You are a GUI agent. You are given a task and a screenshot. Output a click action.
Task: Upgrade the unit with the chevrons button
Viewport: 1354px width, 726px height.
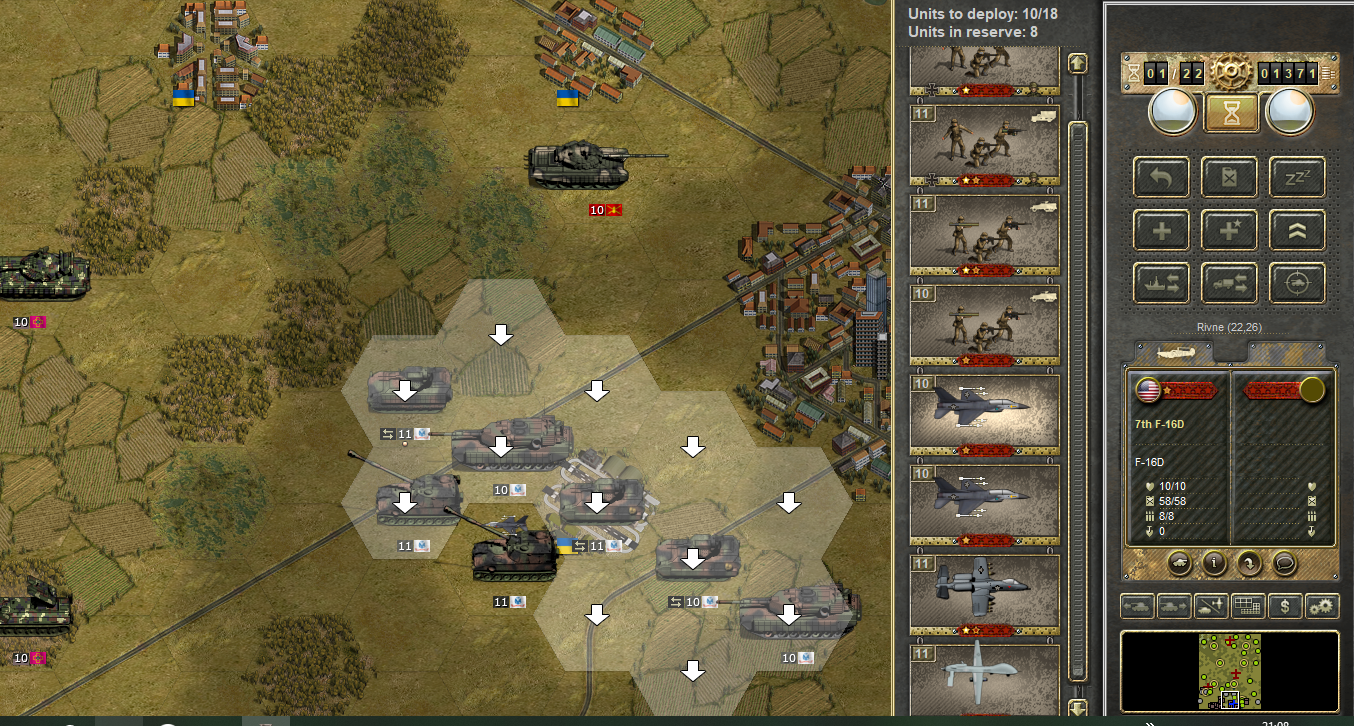[x=1297, y=230]
